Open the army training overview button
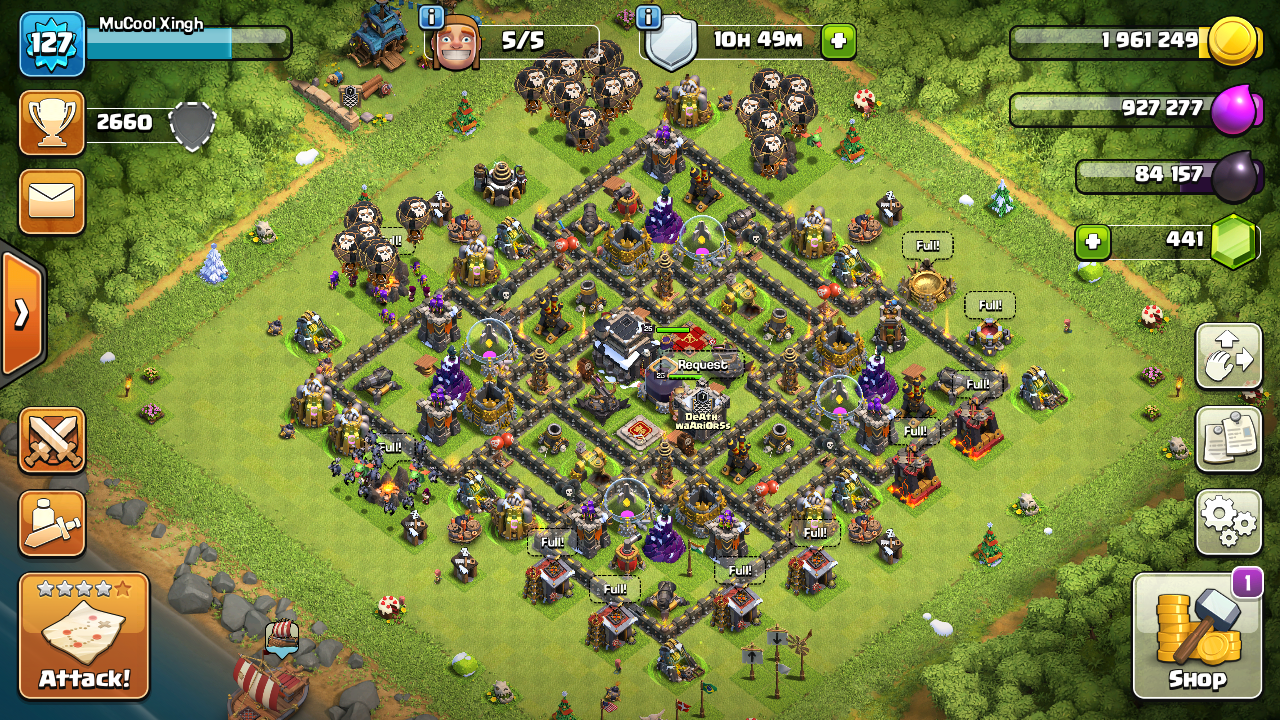The image size is (1280, 720). point(52,523)
